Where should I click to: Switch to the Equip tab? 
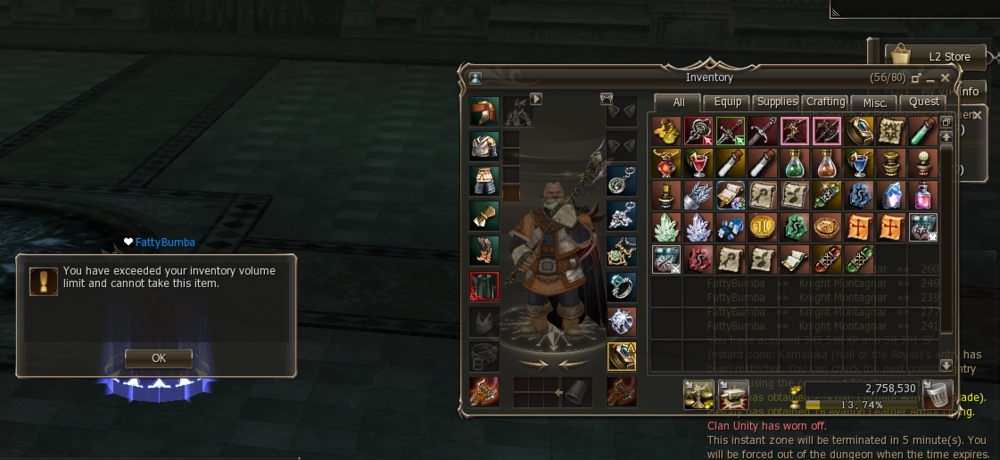(727, 102)
